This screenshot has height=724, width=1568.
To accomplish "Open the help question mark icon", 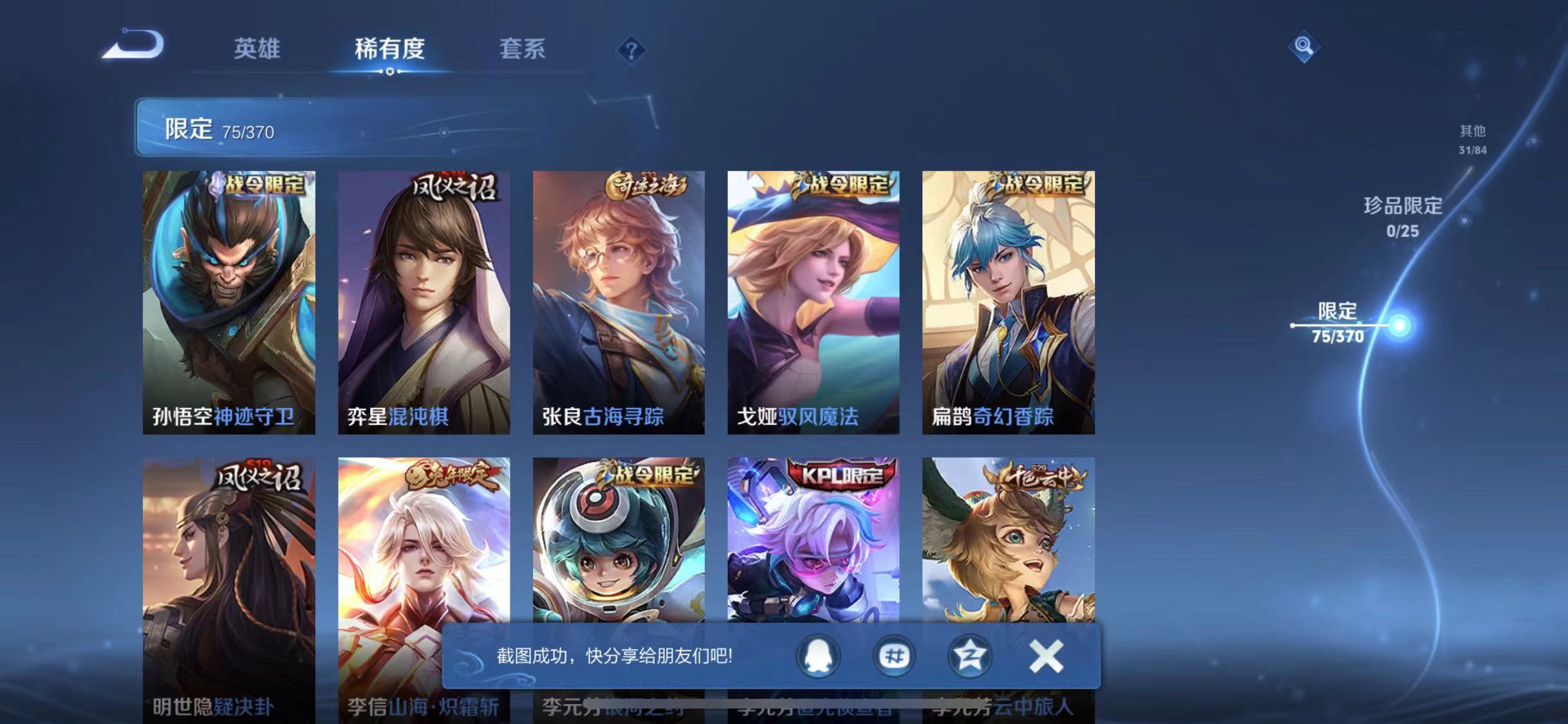I will [x=633, y=48].
